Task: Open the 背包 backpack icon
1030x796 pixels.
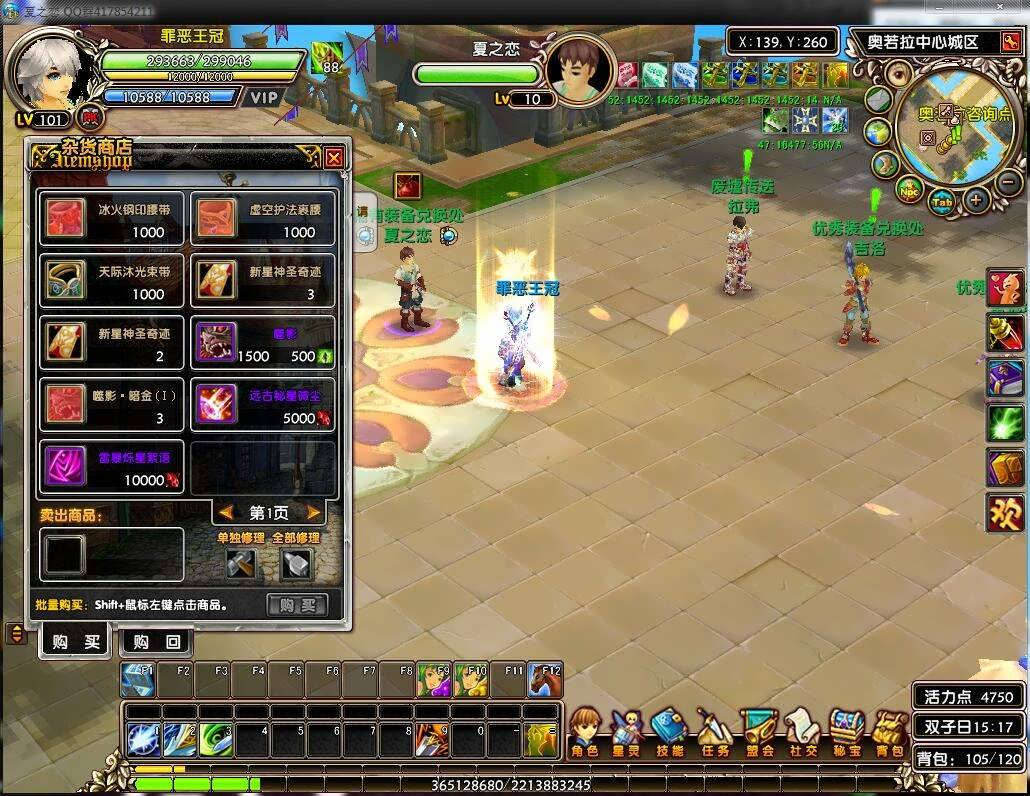Action: tap(889, 734)
